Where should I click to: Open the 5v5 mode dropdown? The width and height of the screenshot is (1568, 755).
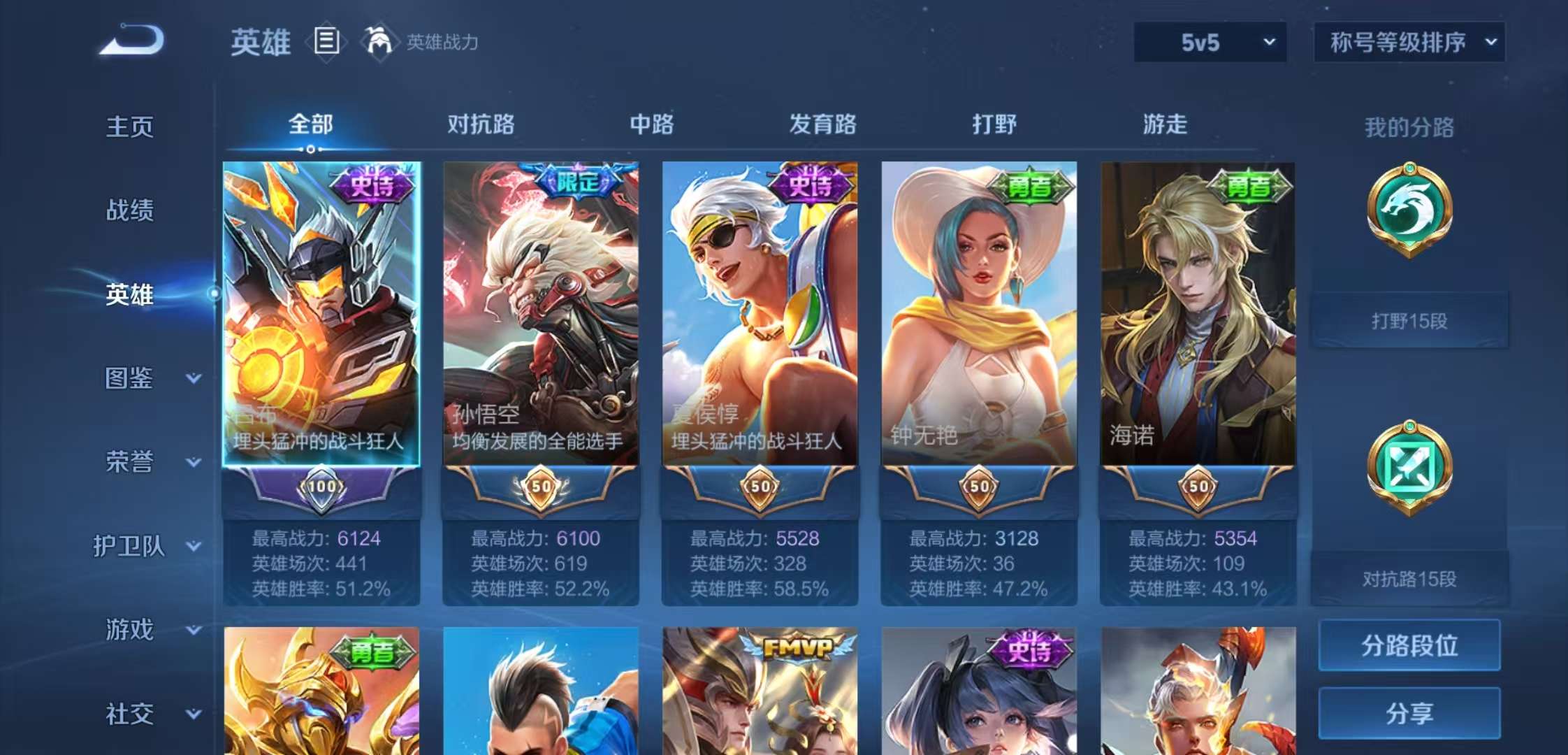point(1211,42)
